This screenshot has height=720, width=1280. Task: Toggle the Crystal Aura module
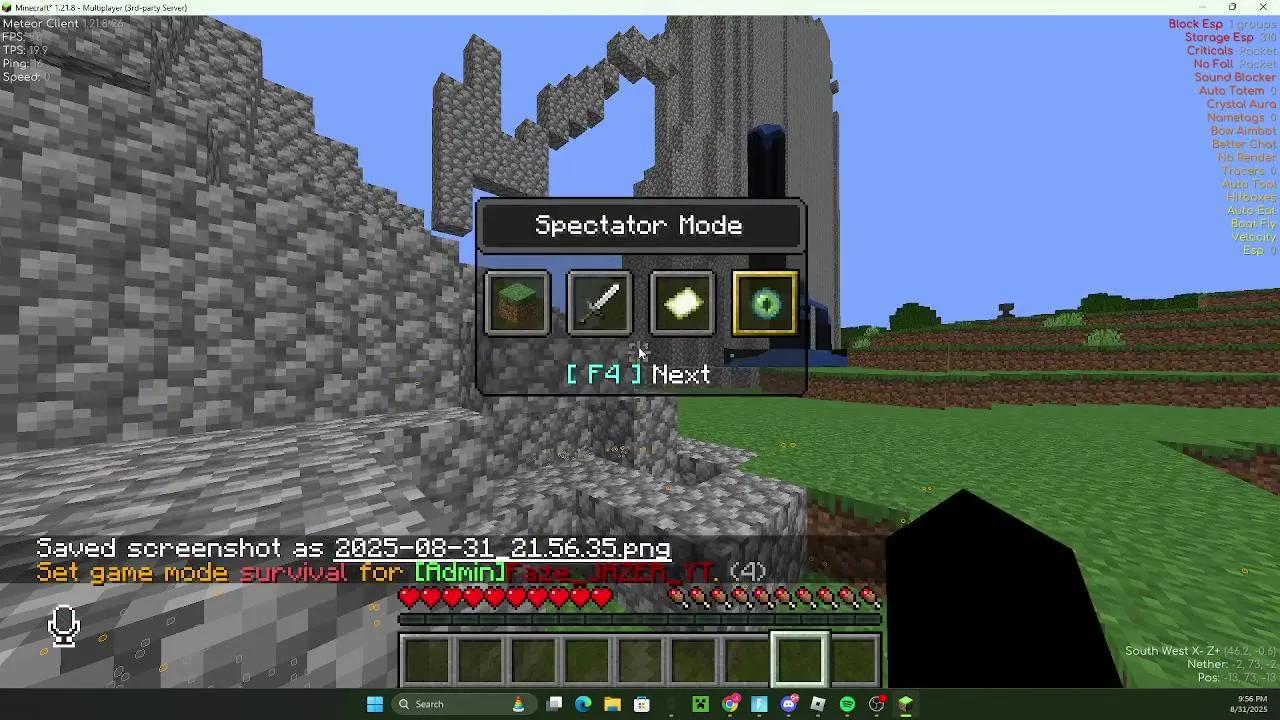[x=1241, y=103]
